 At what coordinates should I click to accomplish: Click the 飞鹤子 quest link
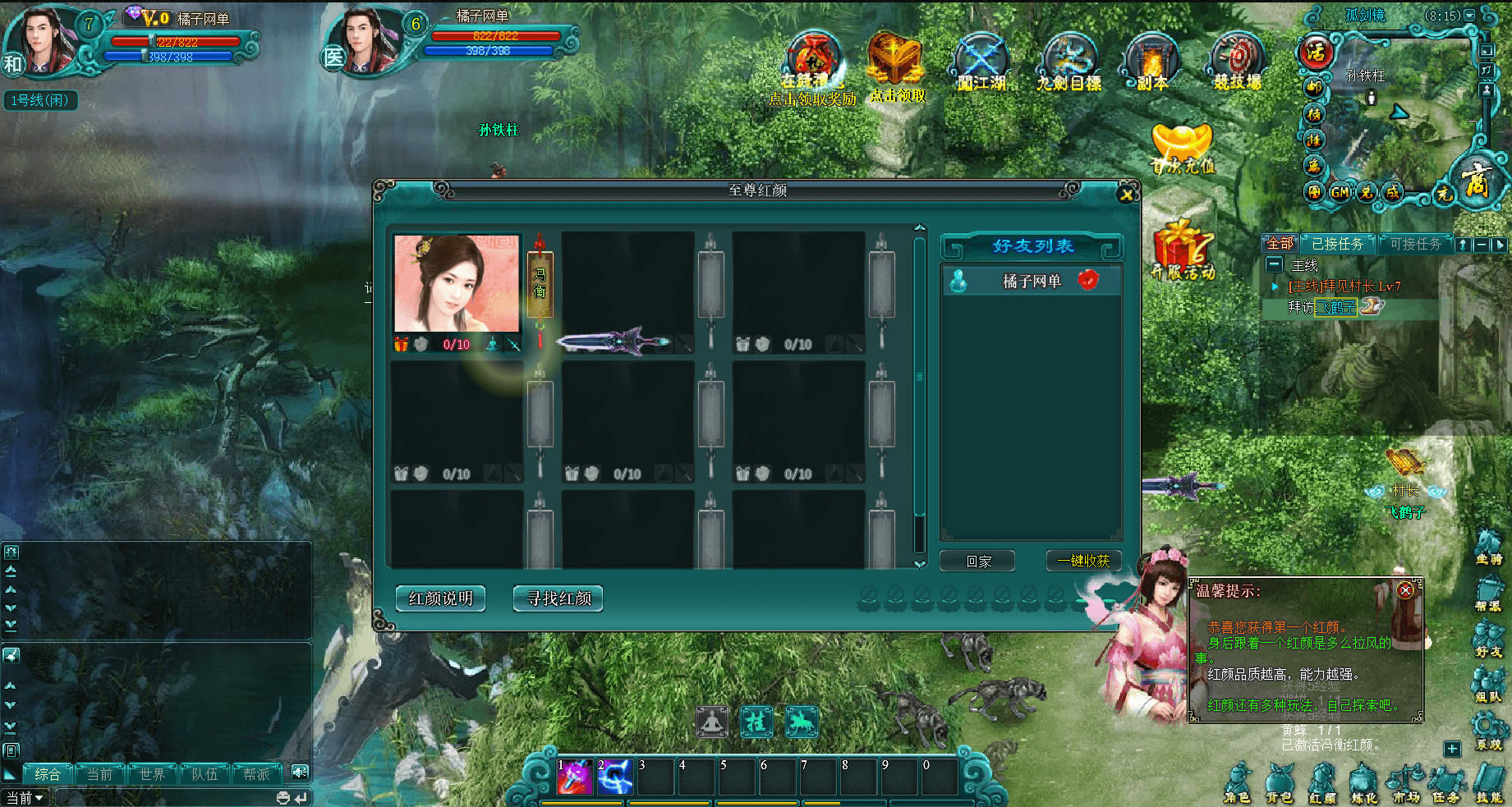[1337, 307]
